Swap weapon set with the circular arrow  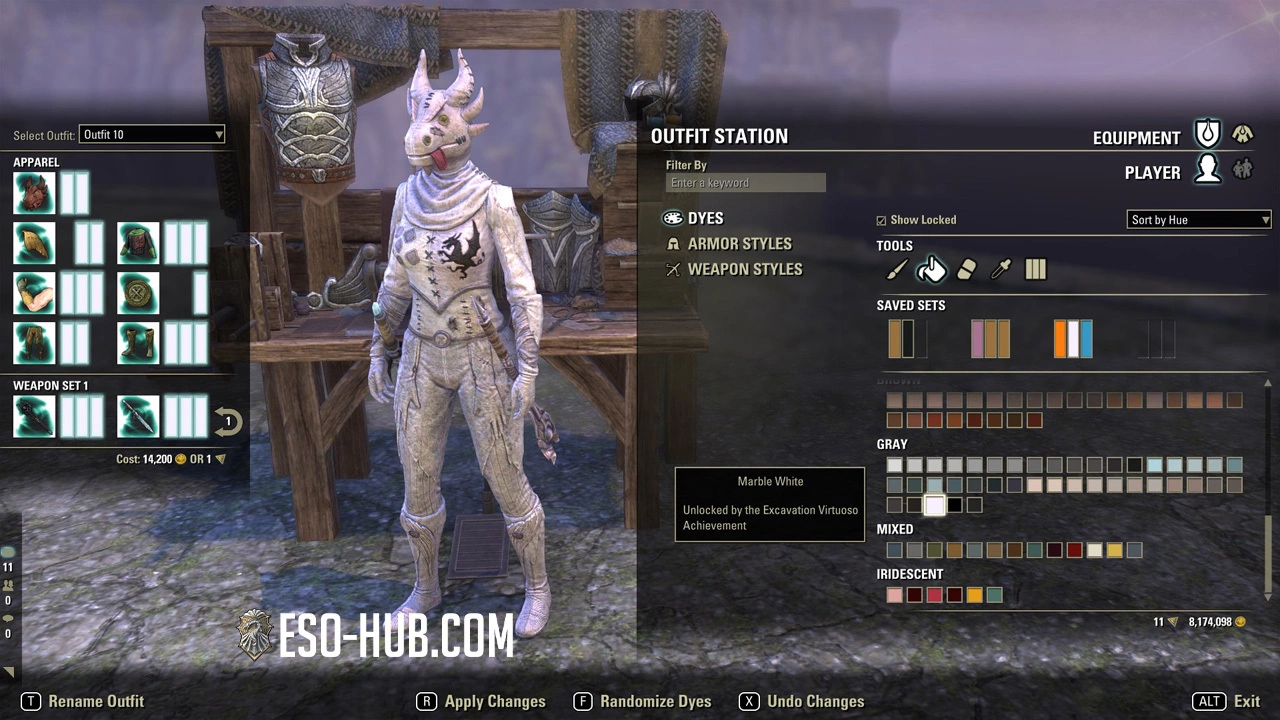tap(228, 421)
